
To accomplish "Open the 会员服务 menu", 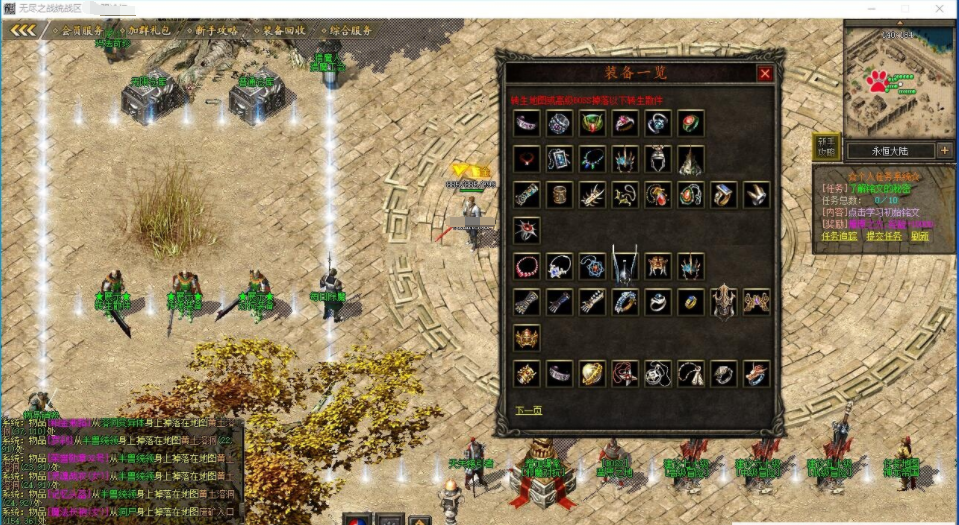I will (83, 31).
